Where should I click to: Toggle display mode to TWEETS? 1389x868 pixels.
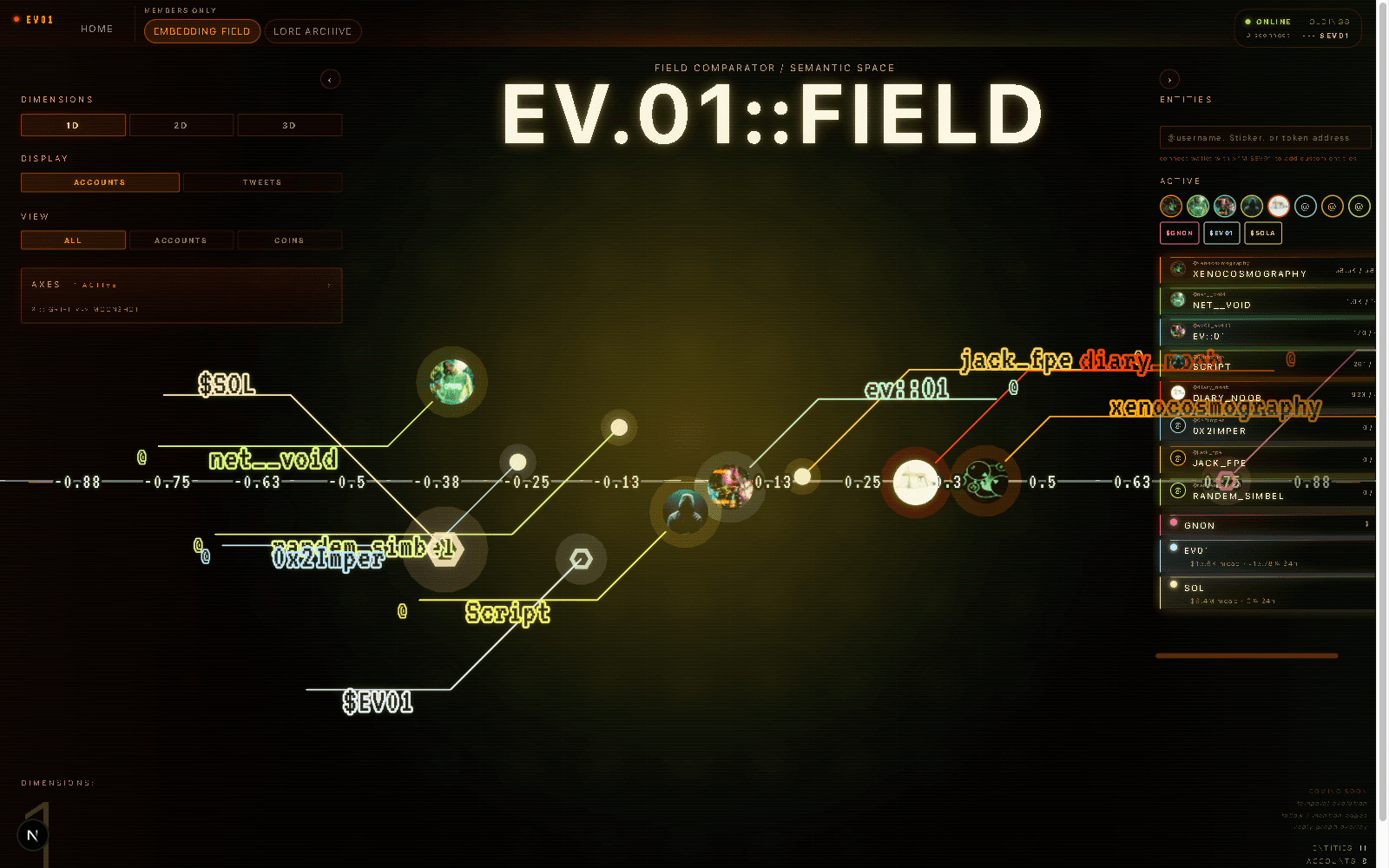[262, 181]
